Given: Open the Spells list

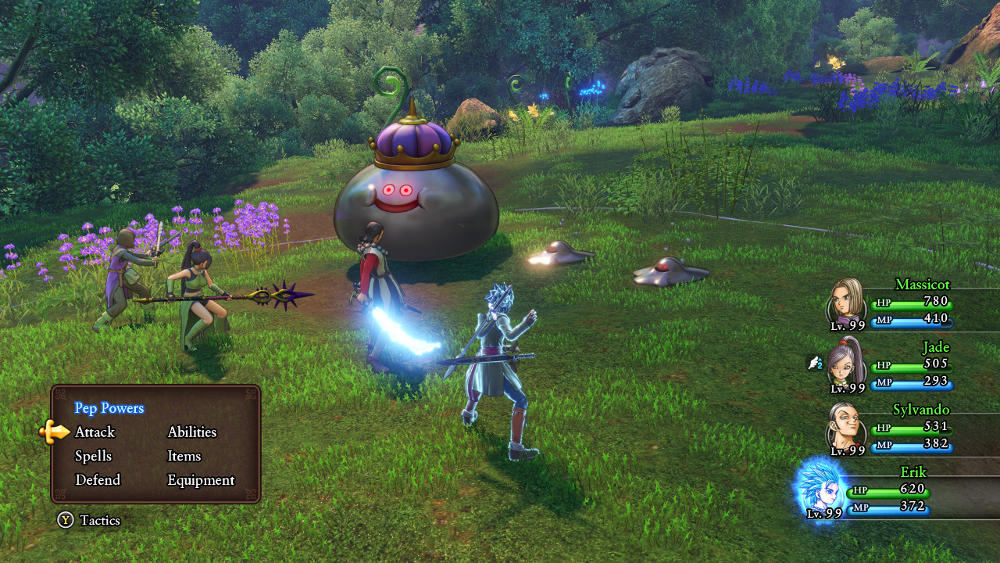Looking at the screenshot, I should click(93, 456).
